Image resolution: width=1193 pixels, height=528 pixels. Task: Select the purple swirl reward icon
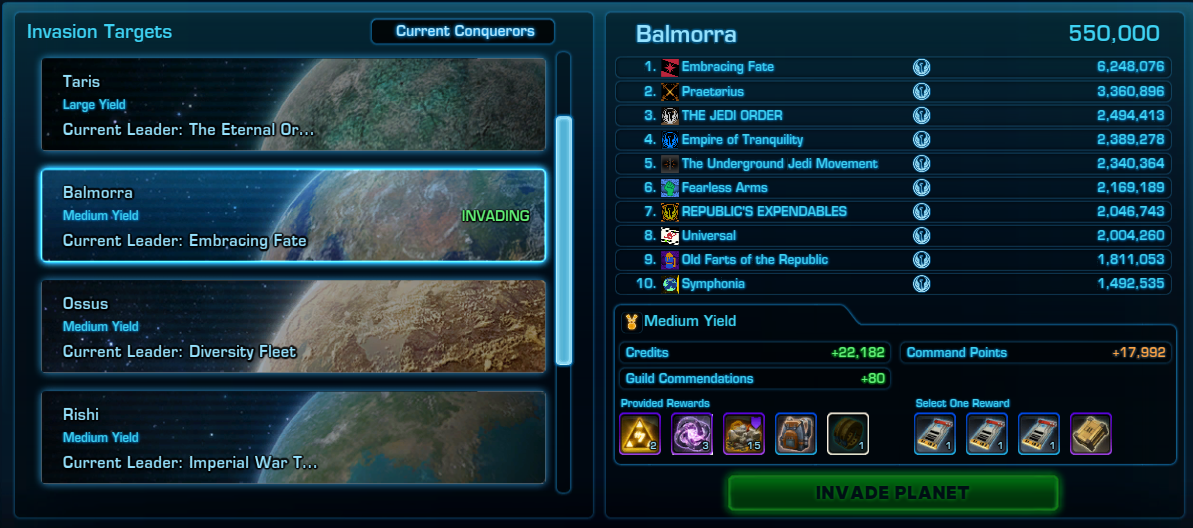(692, 434)
